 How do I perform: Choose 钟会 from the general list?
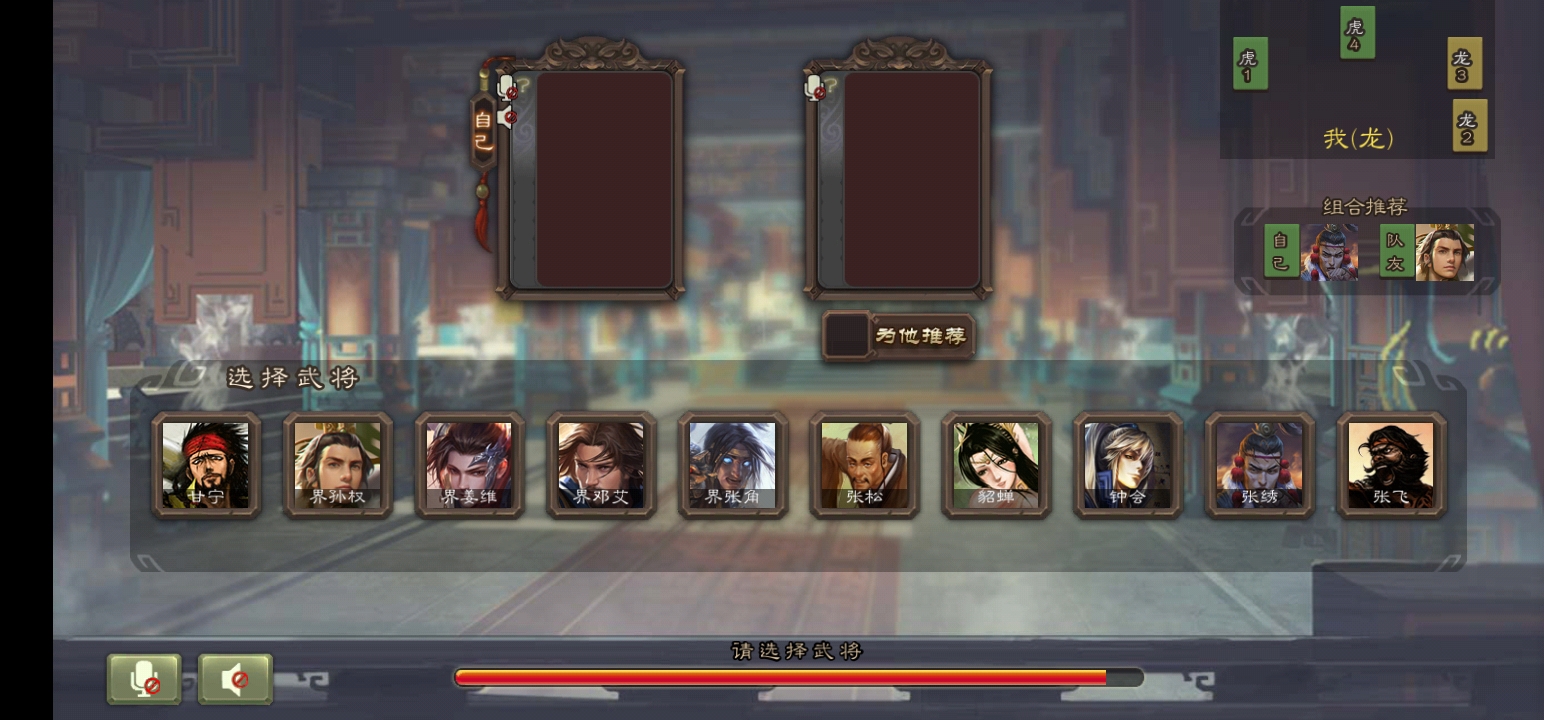1128,464
